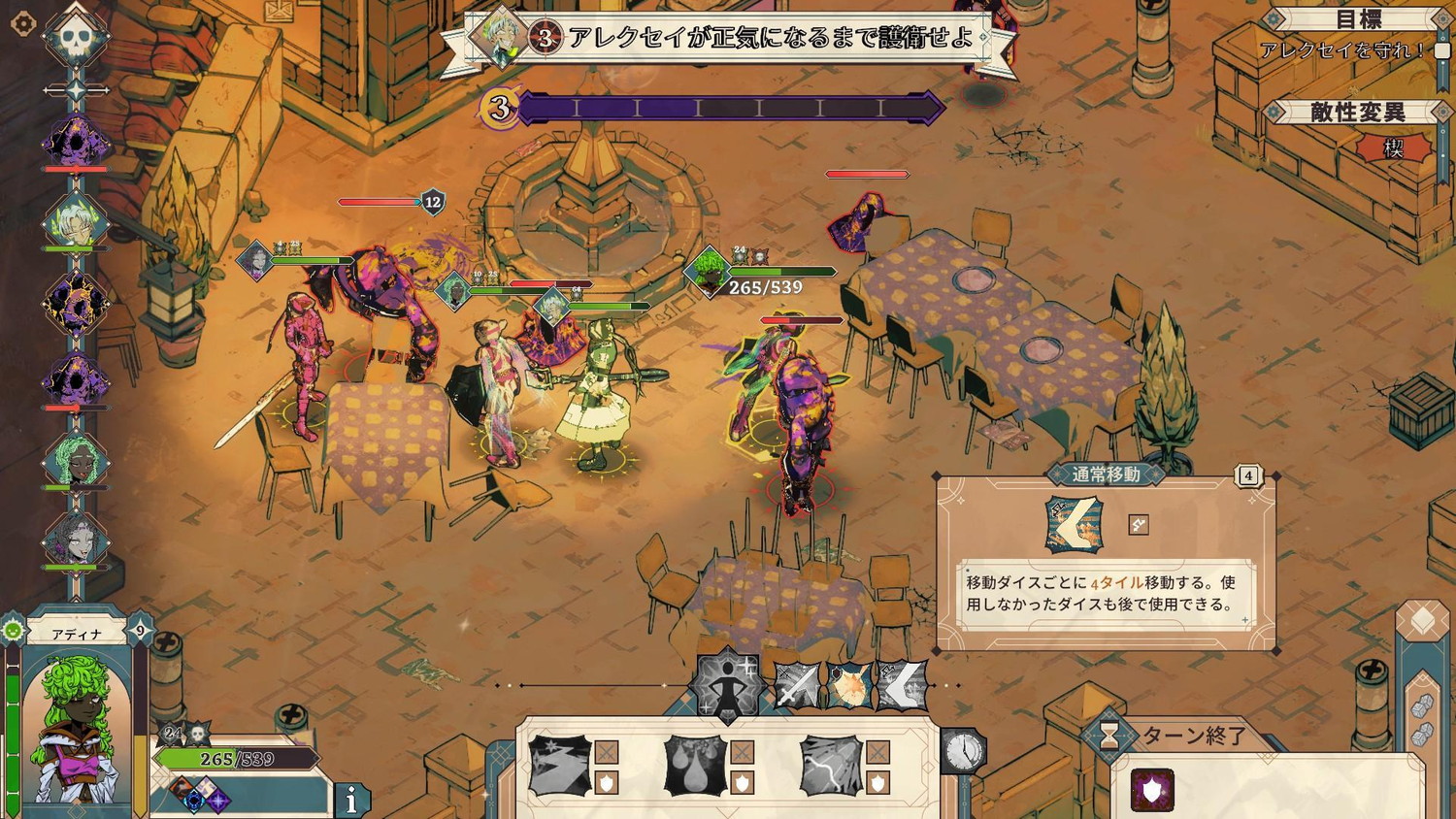This screenshot has height=819, width=1456.
Task: Use the zigzag path skill
Action: pyautogui.click(x=560, y=766)
